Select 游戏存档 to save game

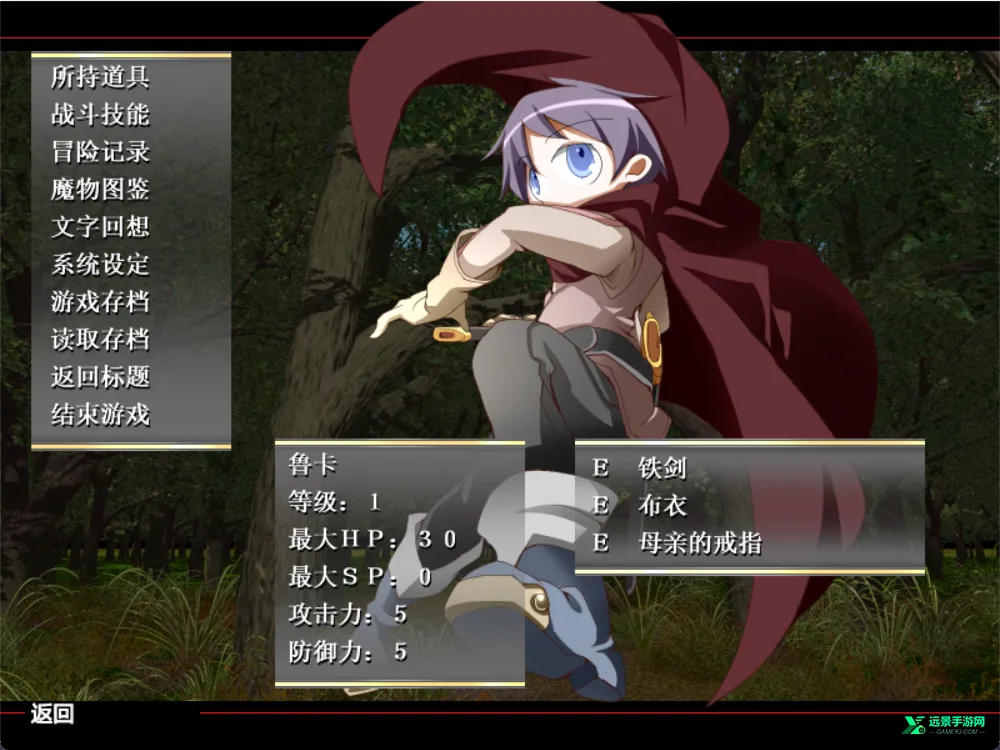click(x=100, y=301)
